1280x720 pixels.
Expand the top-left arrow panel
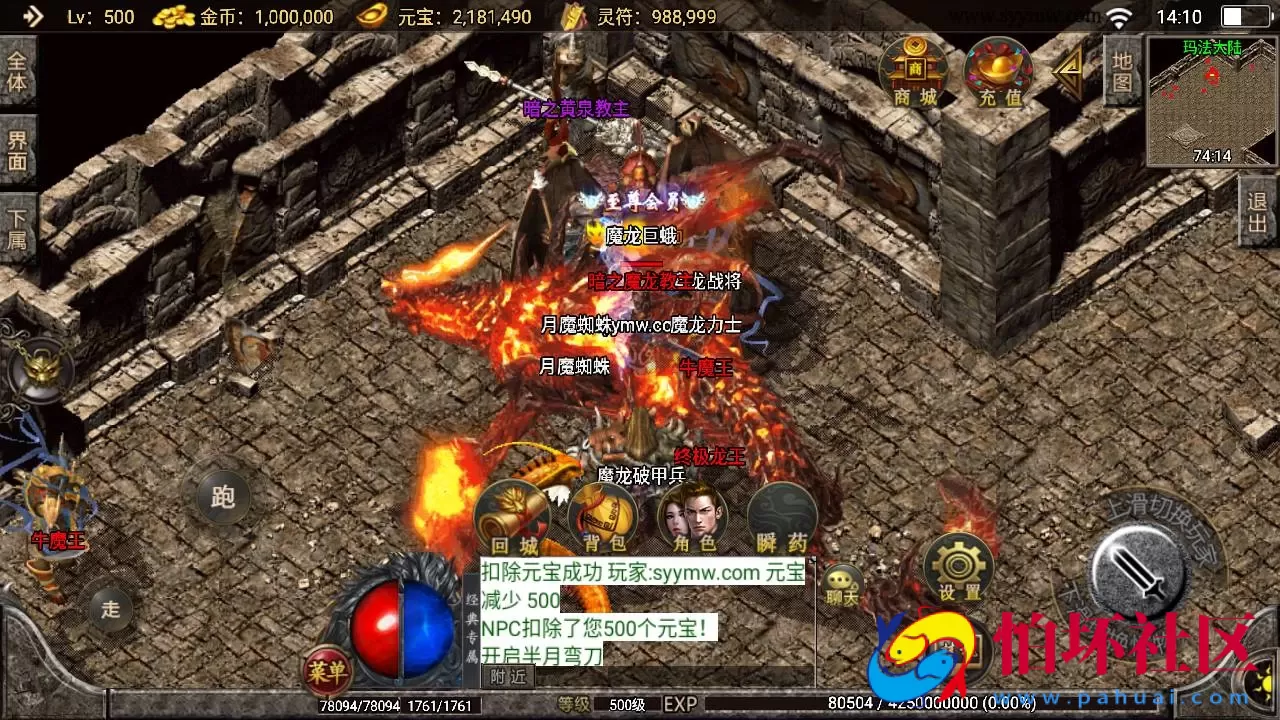pos(33,15)
